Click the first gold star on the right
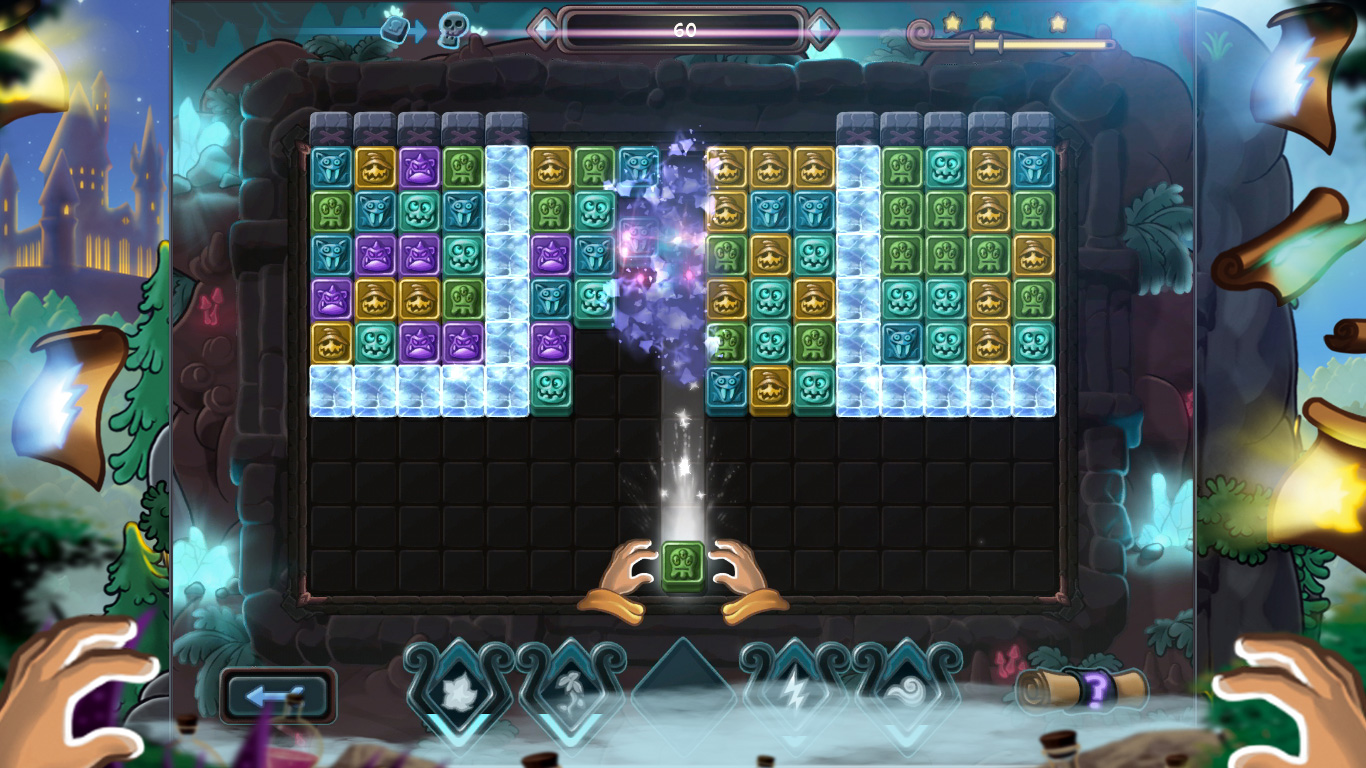1366x768 pixels. (x=951, y=23)
